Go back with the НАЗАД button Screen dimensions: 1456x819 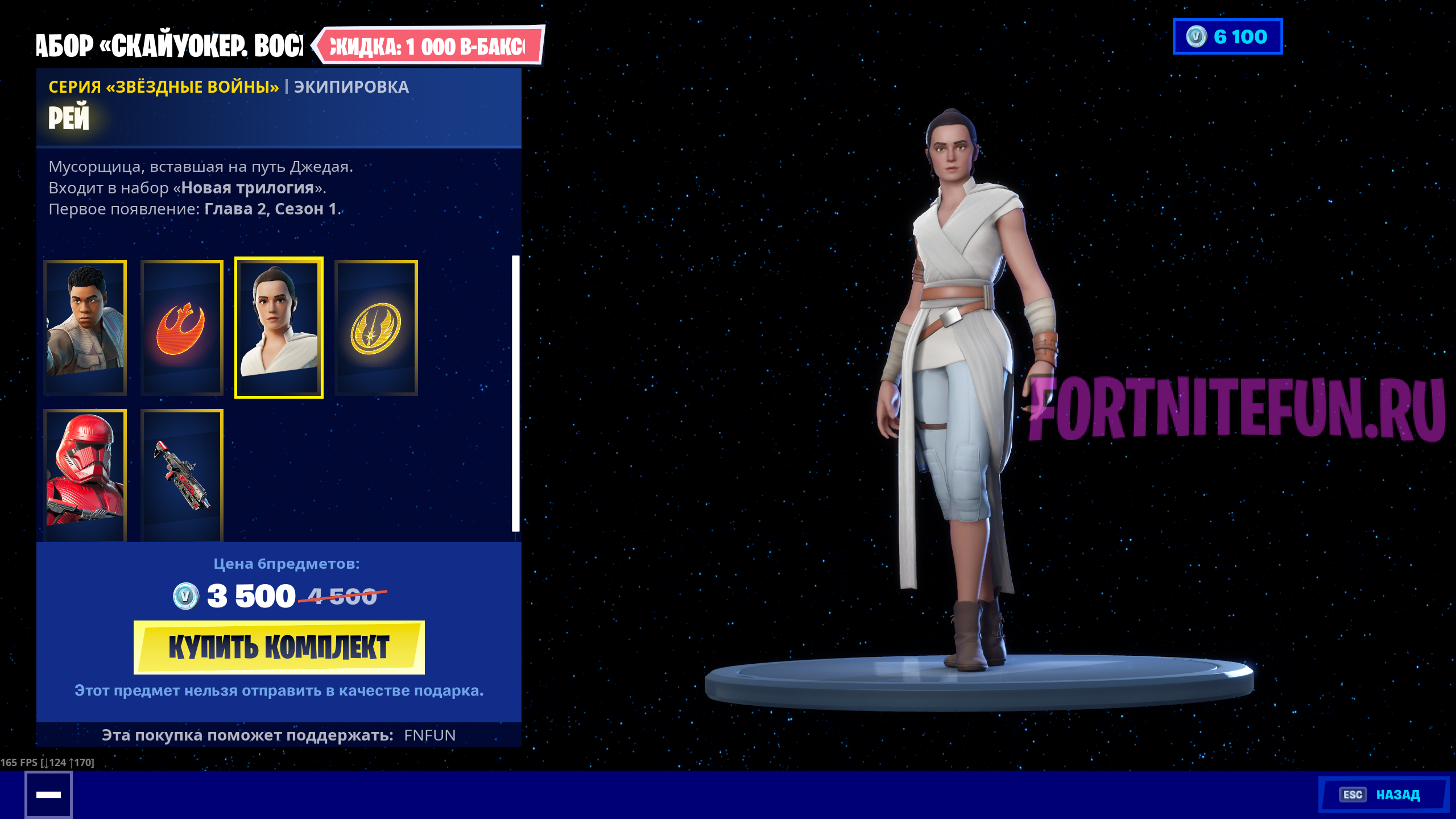coord(1383,795)
